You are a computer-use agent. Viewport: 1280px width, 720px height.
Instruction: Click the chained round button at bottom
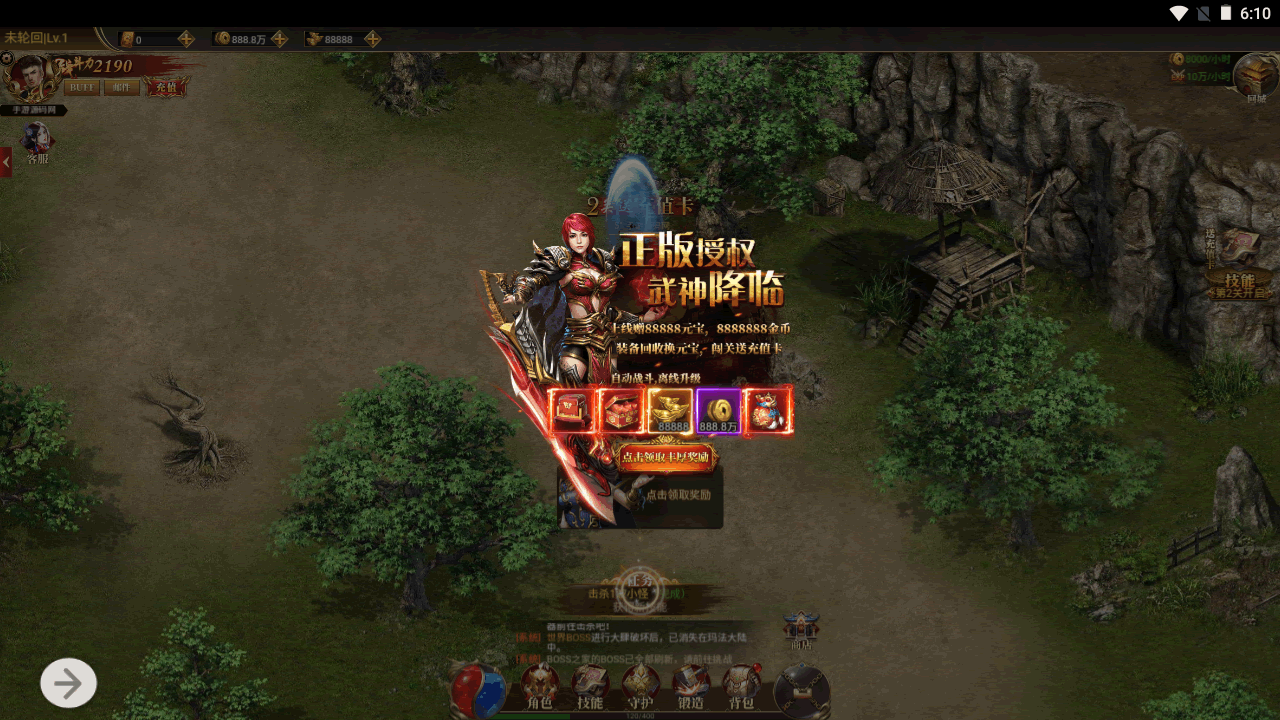pos(802,691)
